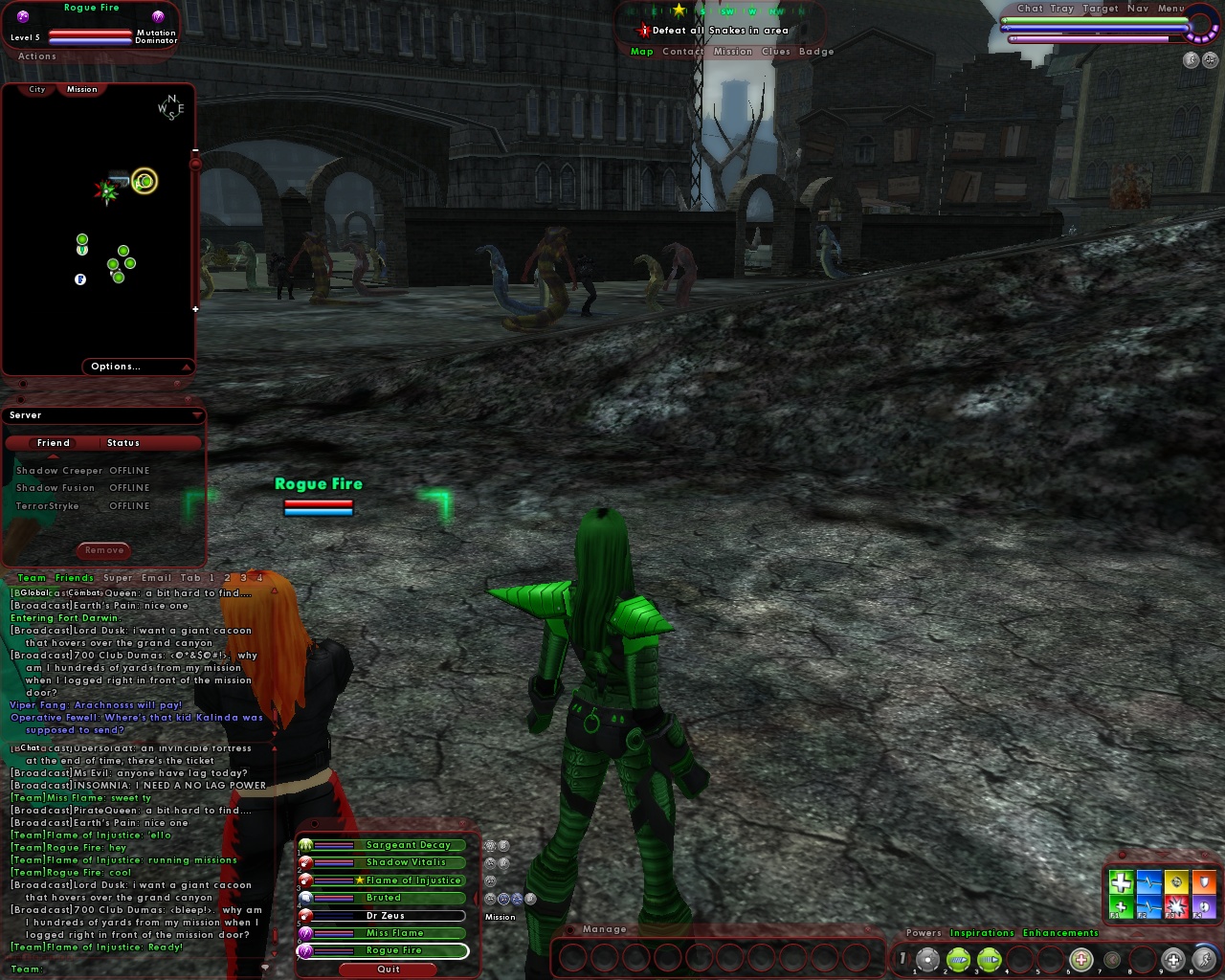Click the Rest power in tray slot 9
The image size is (1225, 980).
coord(1171,958)
